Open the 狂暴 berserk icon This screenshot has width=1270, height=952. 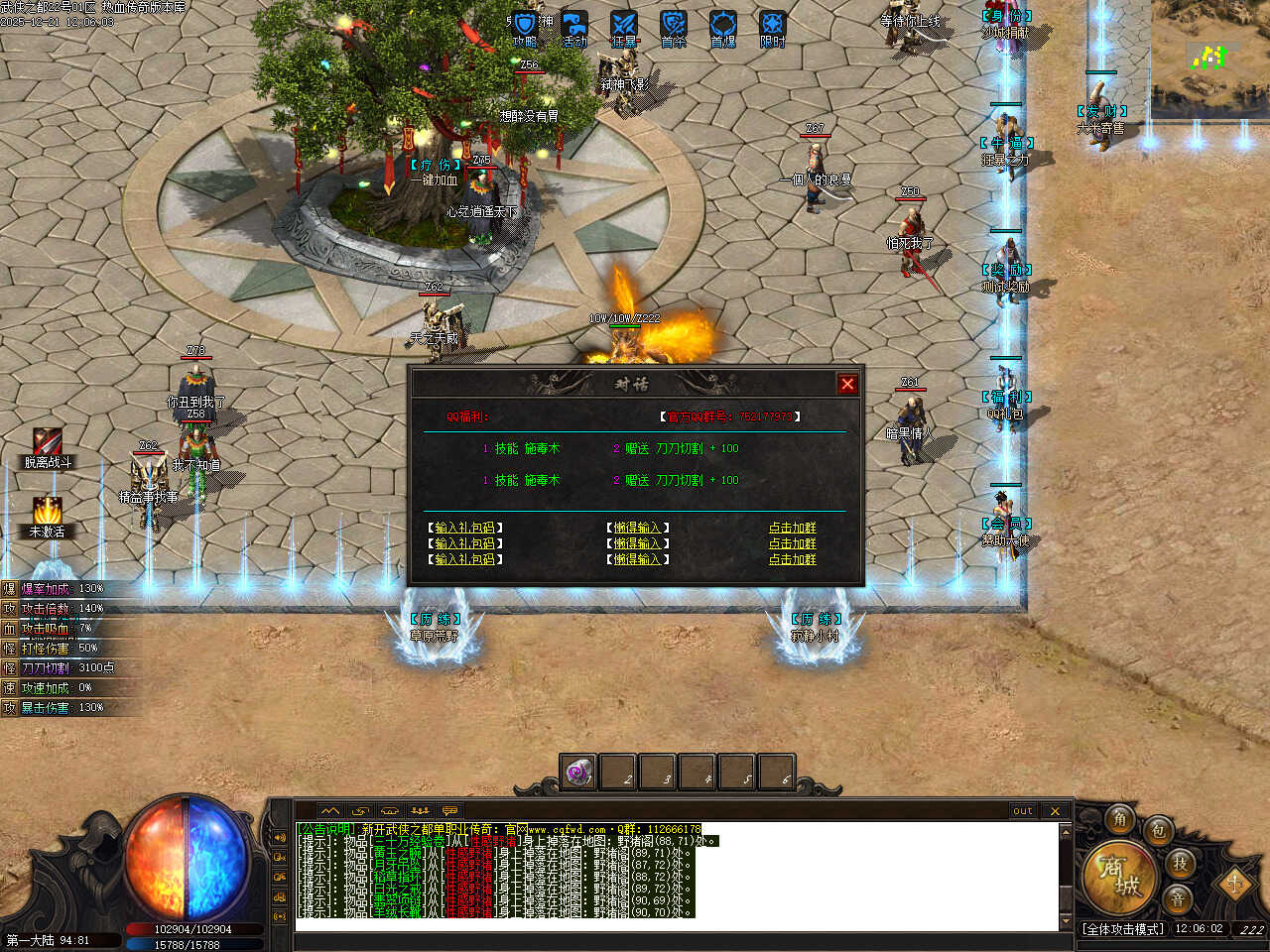point(624,26)
